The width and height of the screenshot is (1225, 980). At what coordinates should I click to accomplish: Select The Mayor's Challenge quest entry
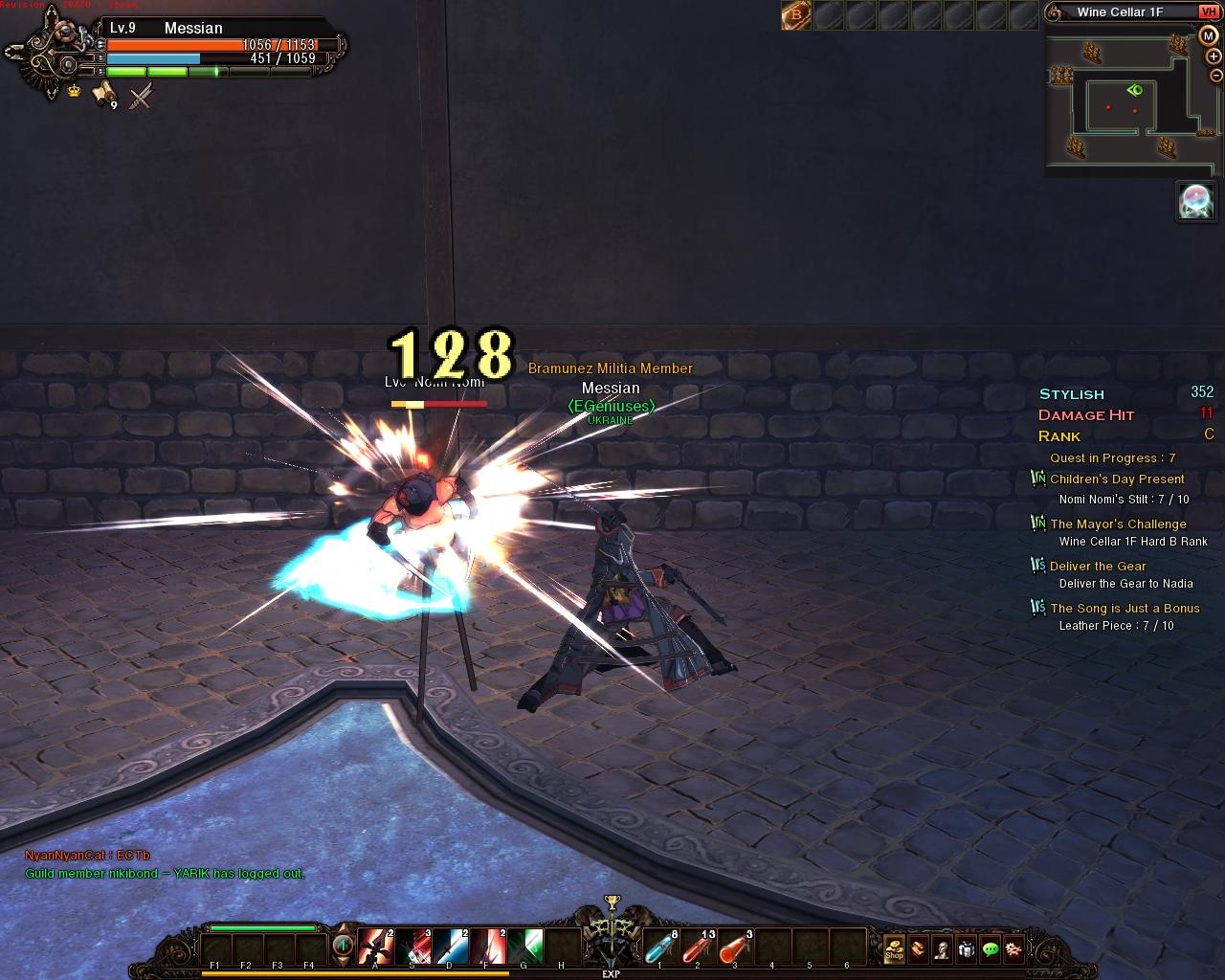(1118, 524)
